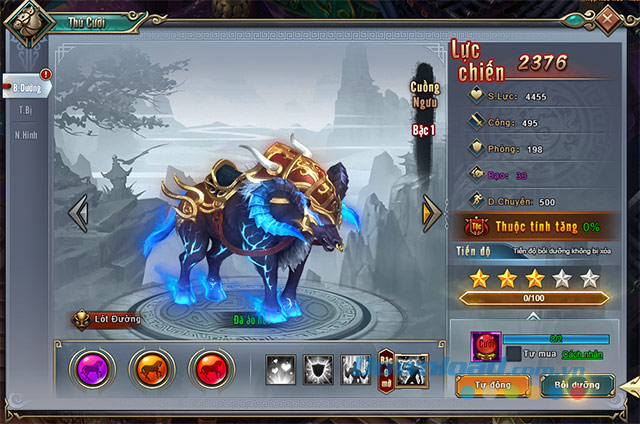Show the previous mount with left arrow
Screen dimensions: 640x424
click(x=78, y=212)
